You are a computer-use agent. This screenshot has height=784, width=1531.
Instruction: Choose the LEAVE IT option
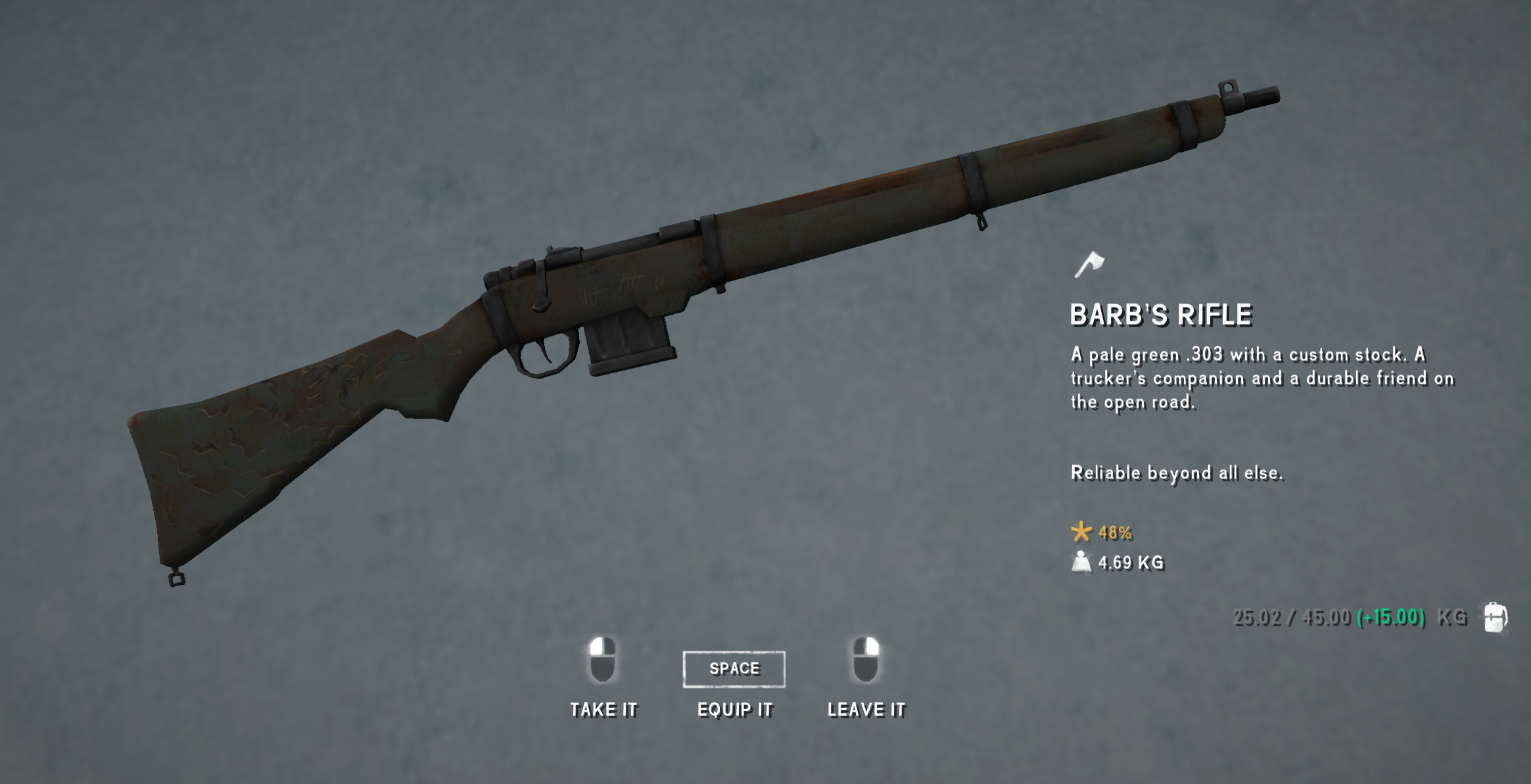pyautogui.click(x=866, y=709)
